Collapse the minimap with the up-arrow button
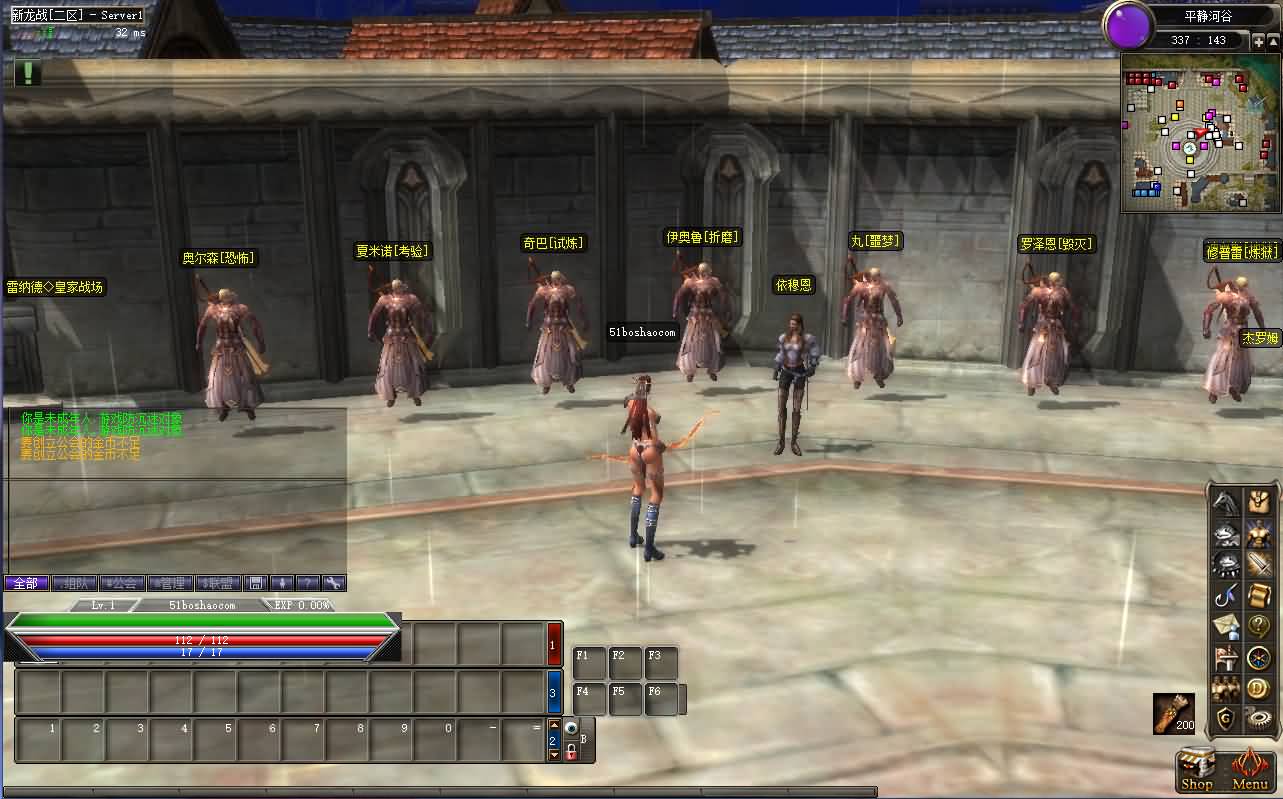 [x=1273, y=41]
